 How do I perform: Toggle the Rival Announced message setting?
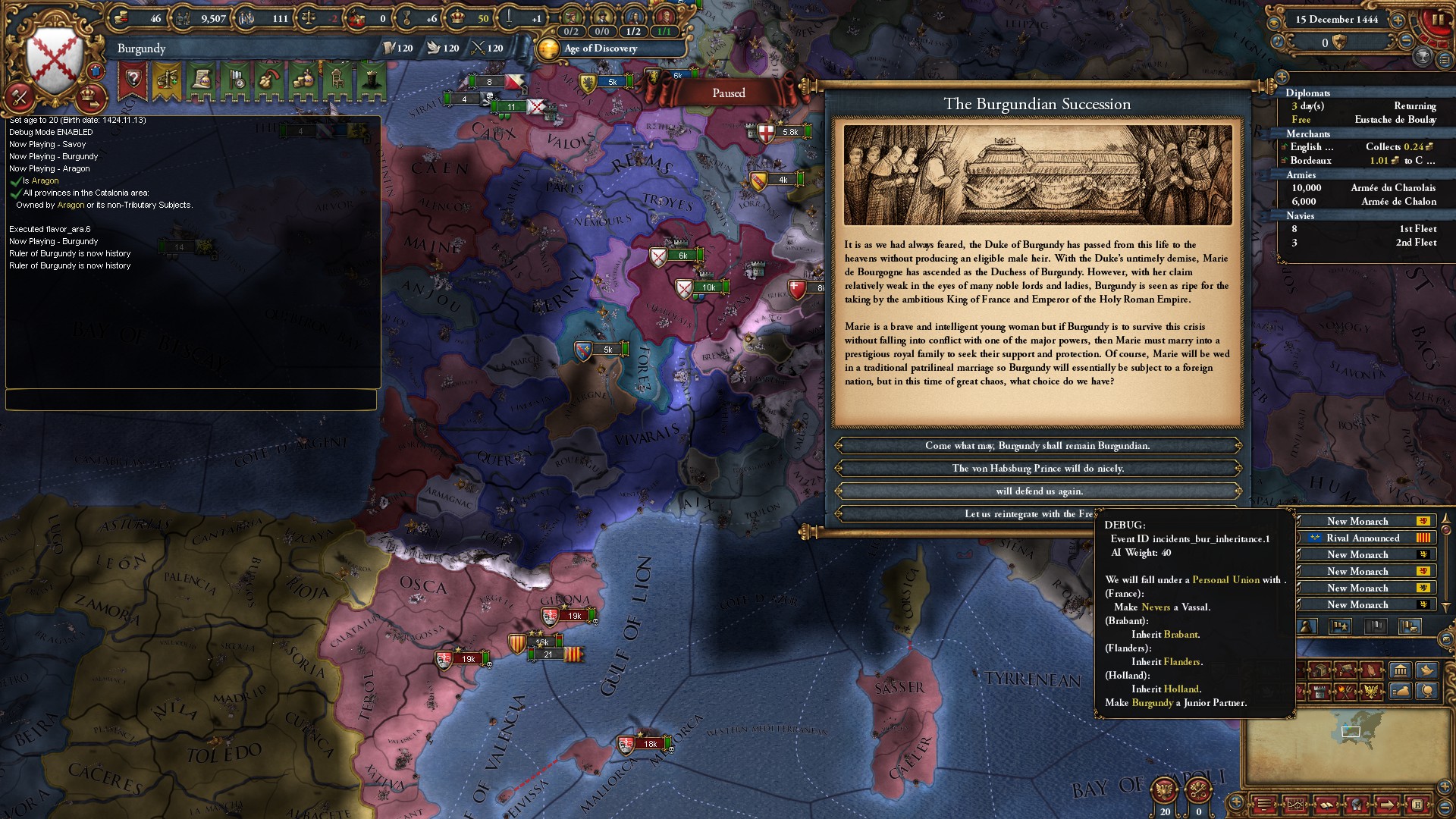tap(1365, 538)
